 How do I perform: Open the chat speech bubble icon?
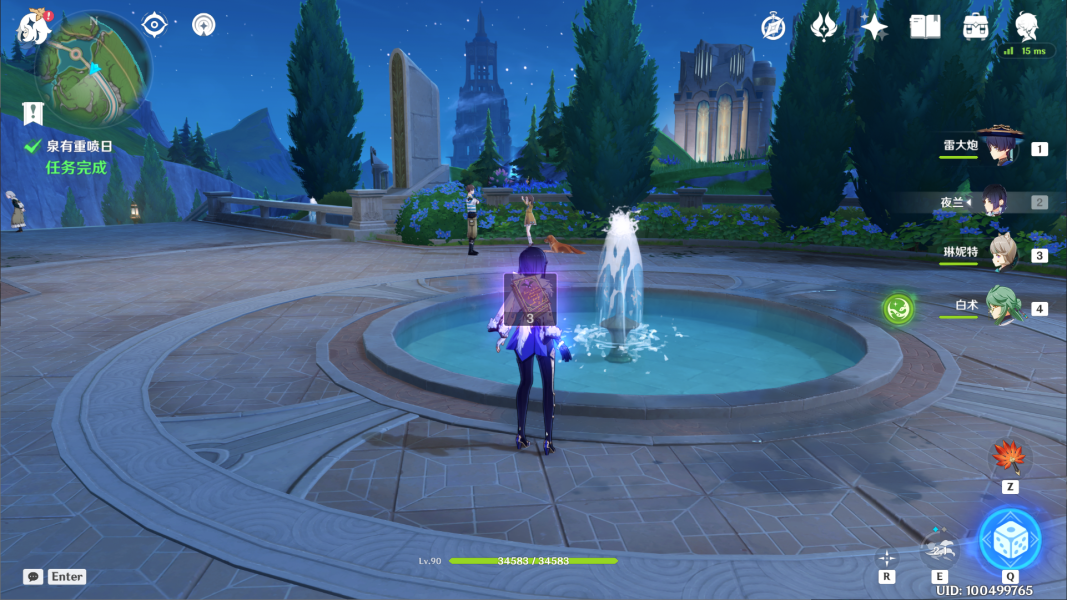33,577
